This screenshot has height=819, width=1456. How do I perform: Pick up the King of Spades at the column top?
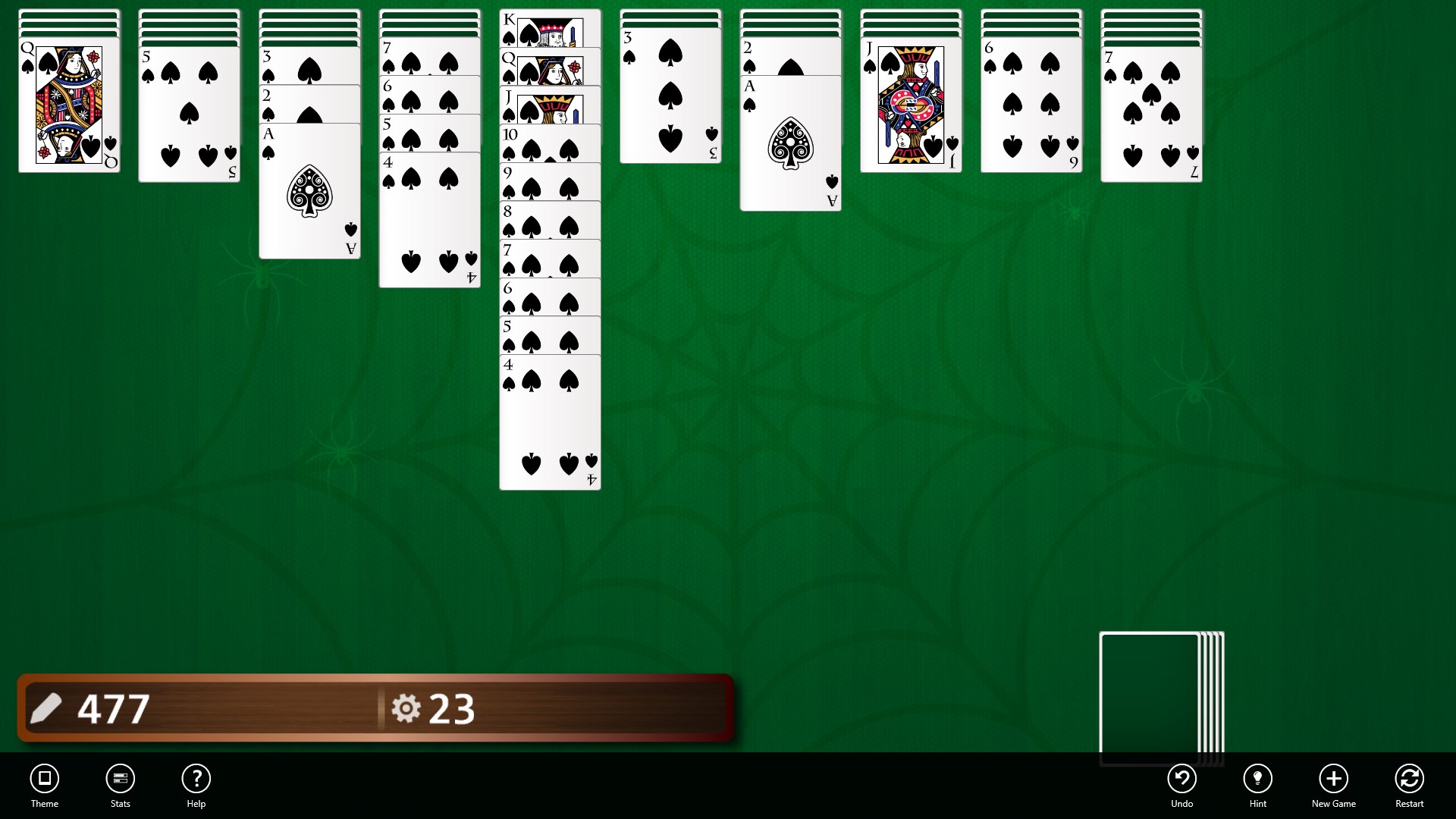(x=550, y=27)
